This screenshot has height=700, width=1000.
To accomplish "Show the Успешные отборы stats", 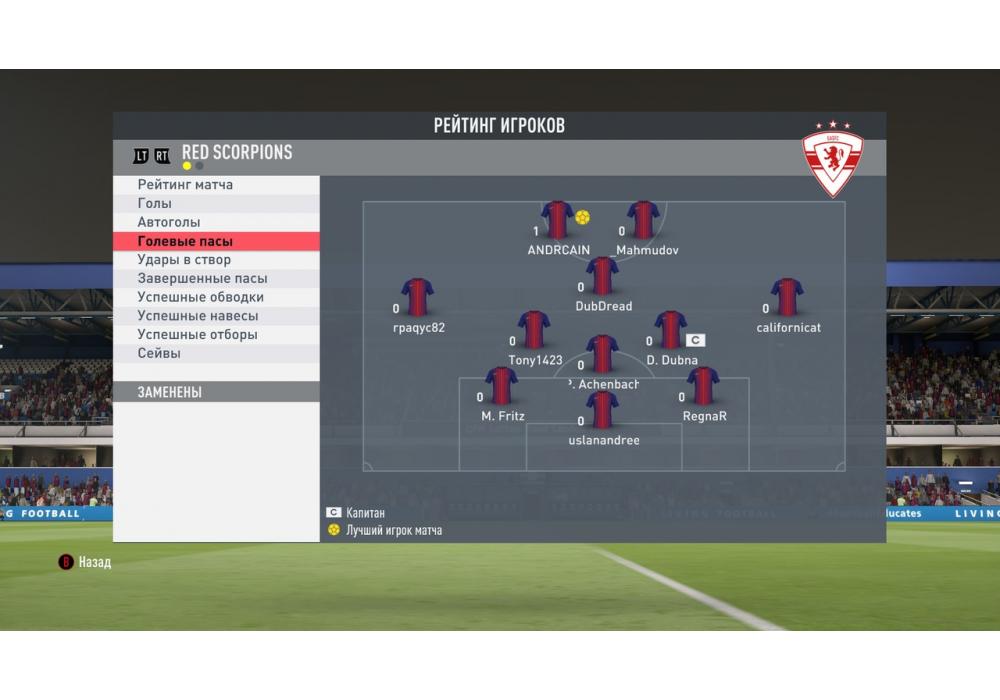I will click(216, 335).
